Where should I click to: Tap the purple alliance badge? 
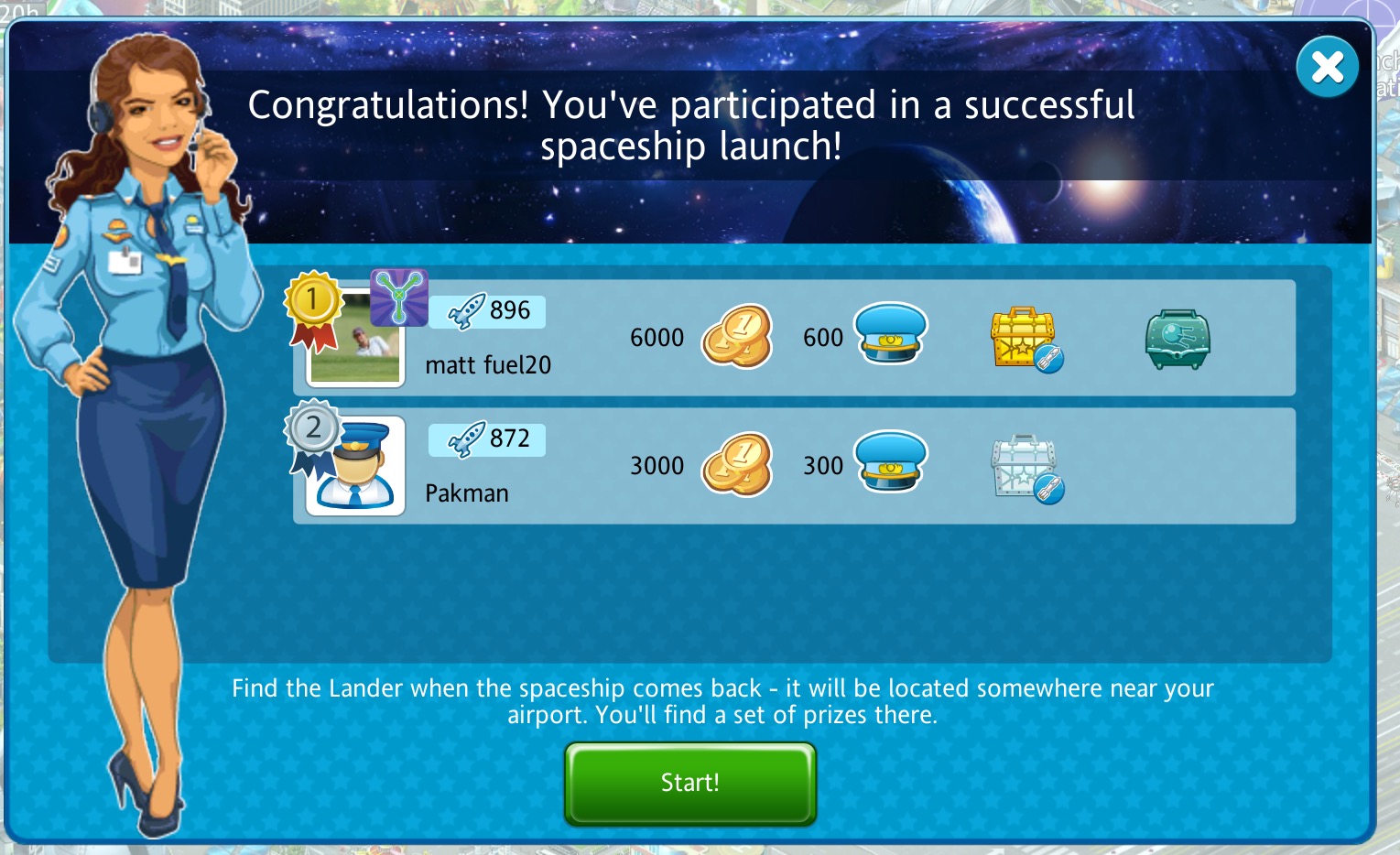coord(398,297)
